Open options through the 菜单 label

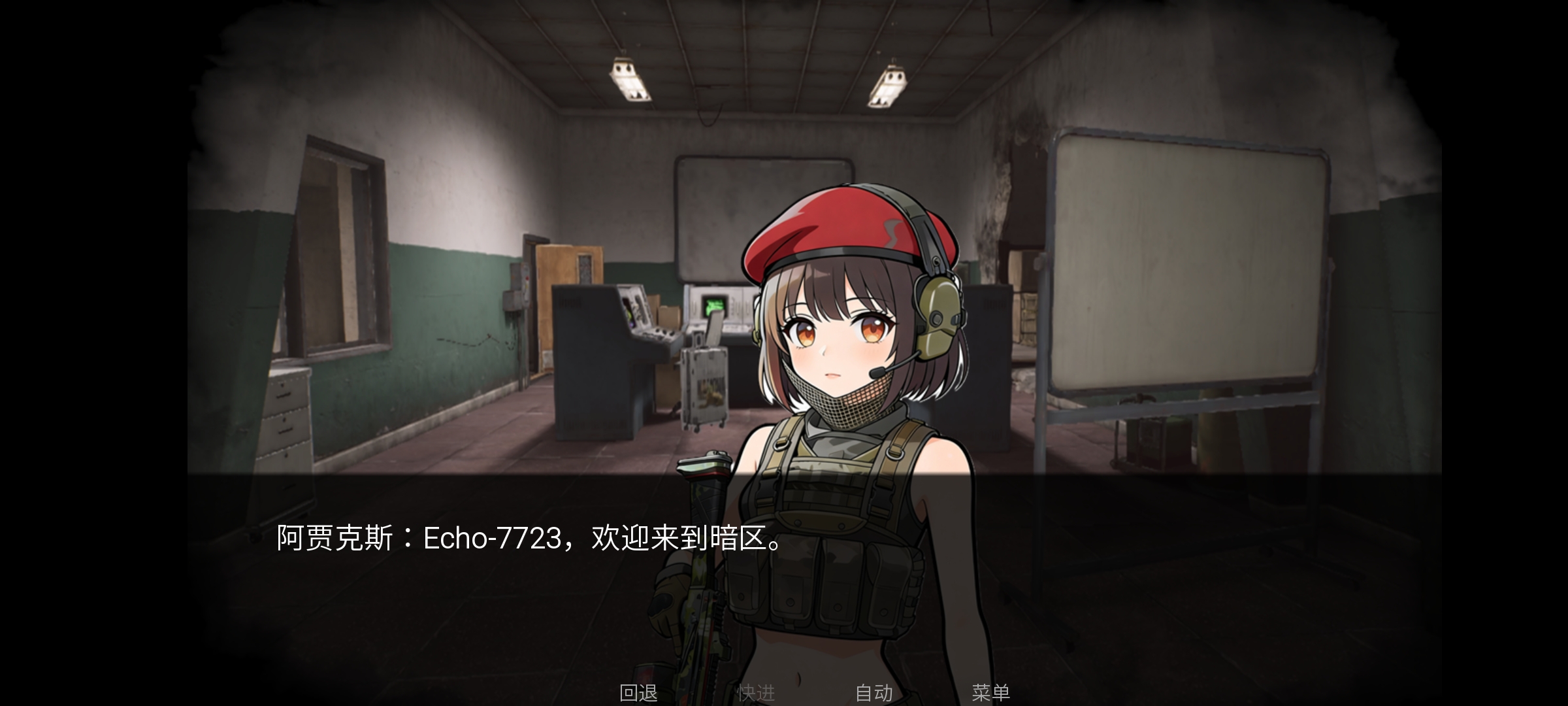(x=990, y=694)
